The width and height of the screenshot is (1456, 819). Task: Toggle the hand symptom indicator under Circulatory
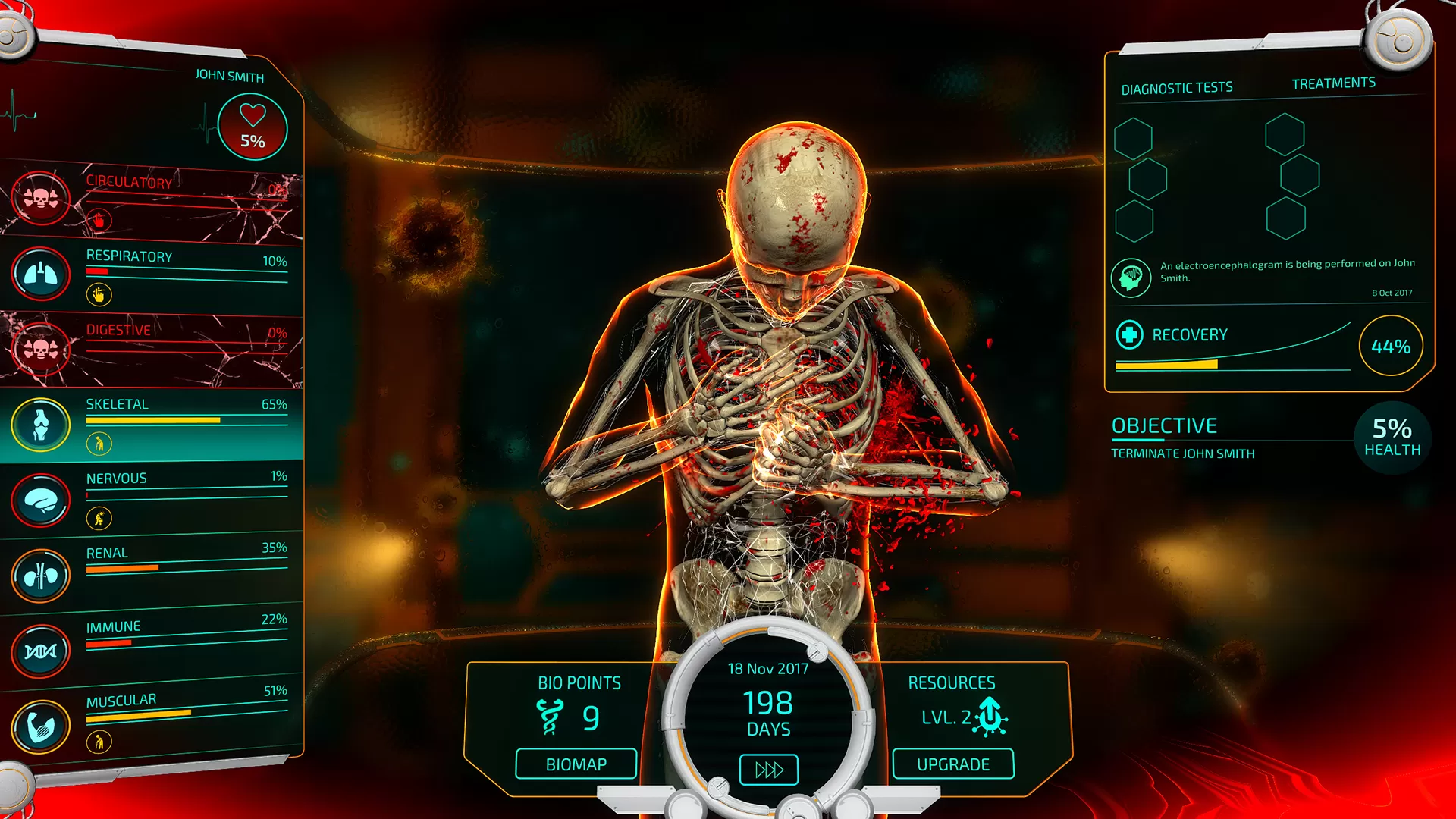[x=98, y=220]
